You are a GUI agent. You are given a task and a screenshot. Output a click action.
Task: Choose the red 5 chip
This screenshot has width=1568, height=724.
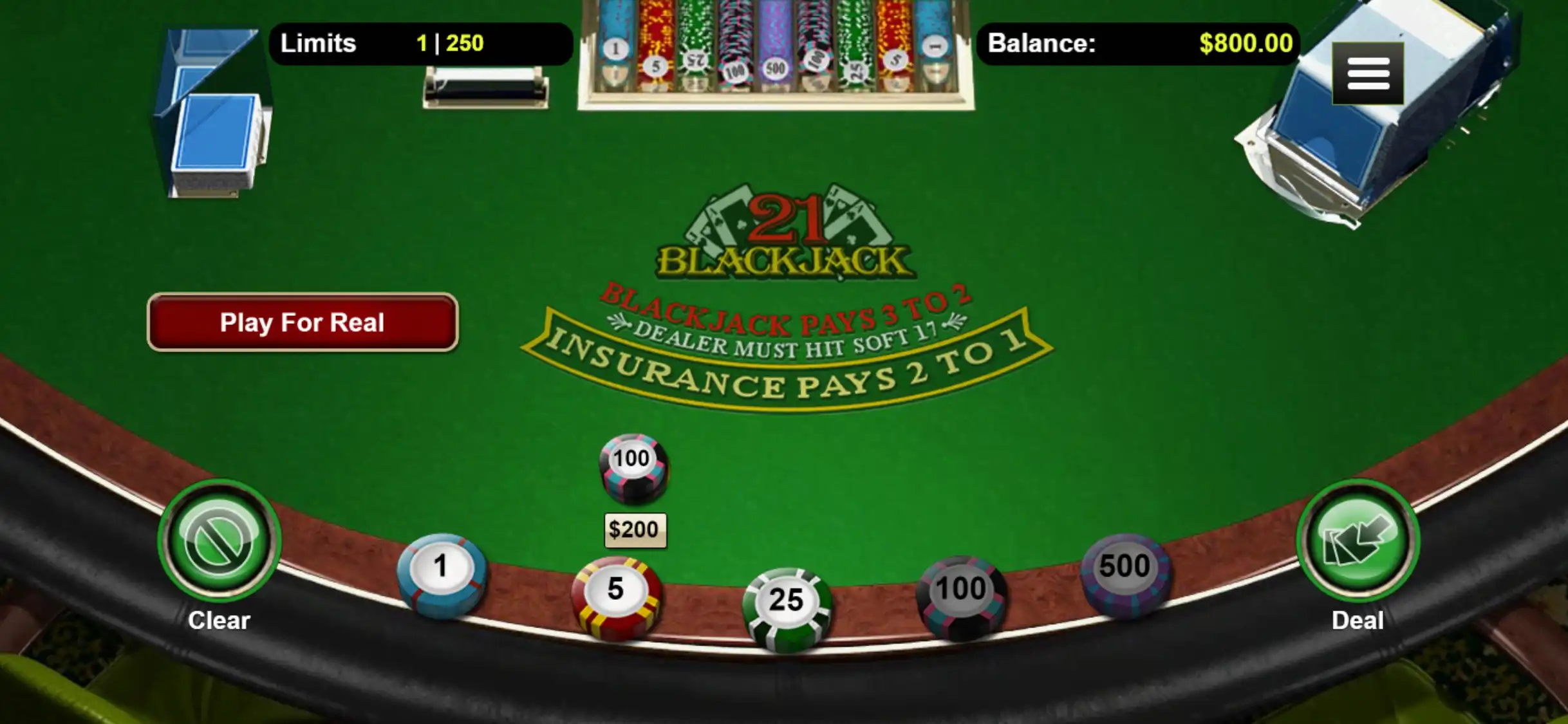click(616, 596)
